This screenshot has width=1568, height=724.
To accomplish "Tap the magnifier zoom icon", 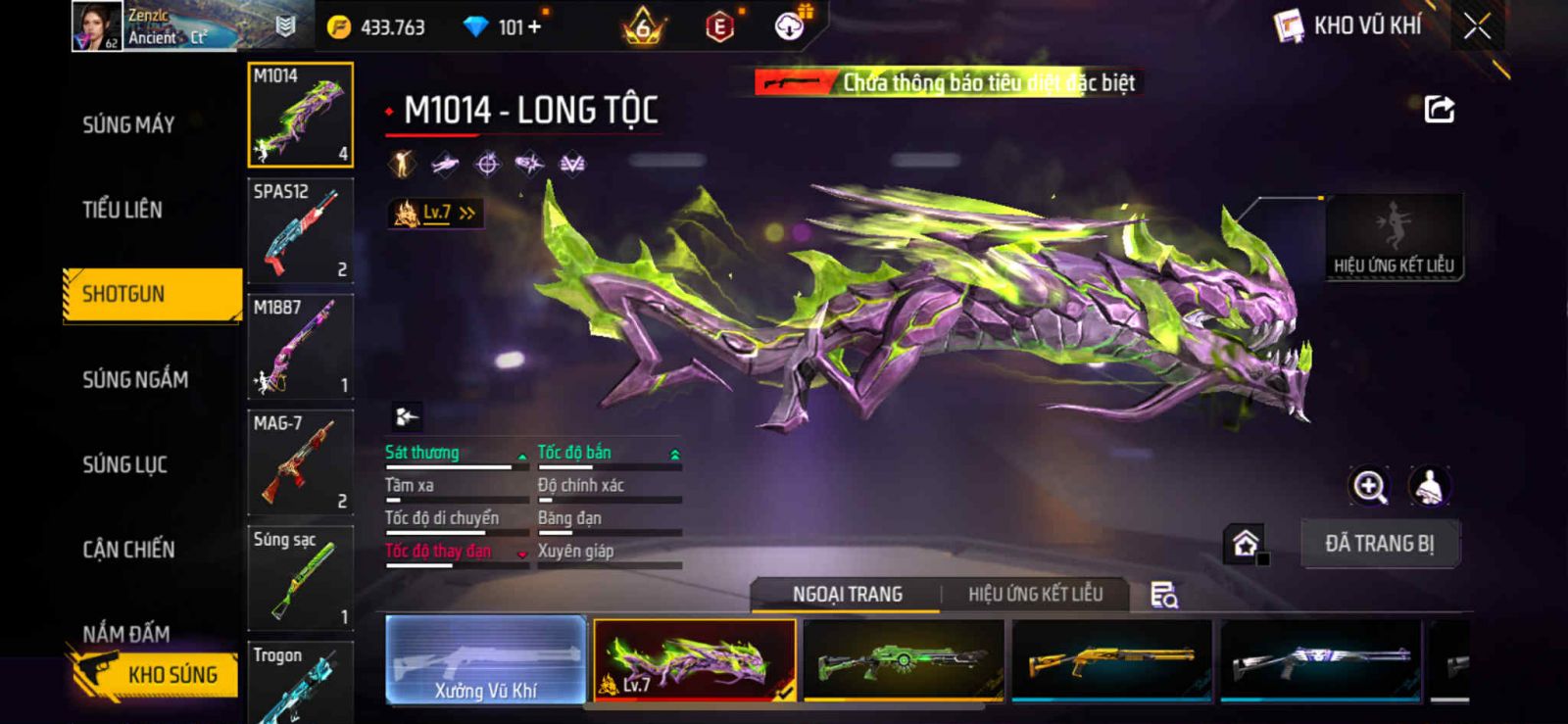I will [1369, 486].
